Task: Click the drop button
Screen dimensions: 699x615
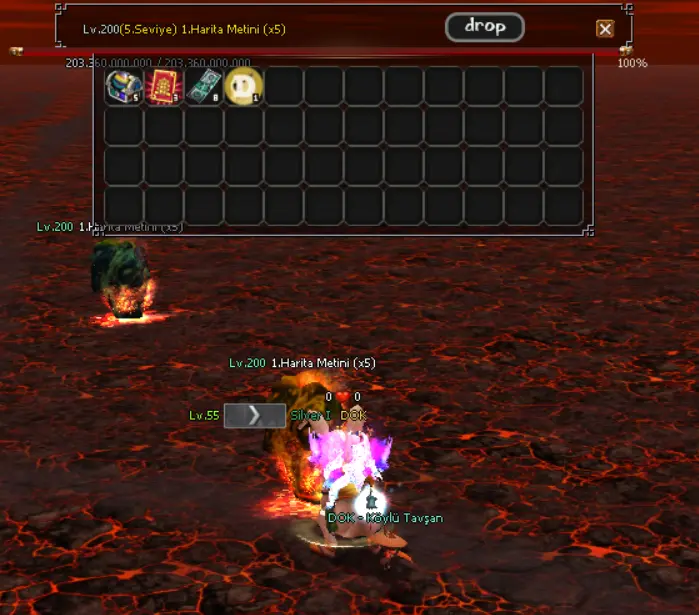Action: (485, 27)
